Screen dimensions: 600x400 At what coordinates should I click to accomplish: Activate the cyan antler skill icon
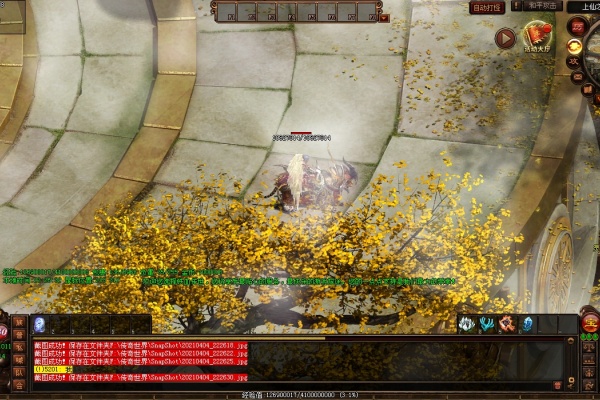point(487,323)
